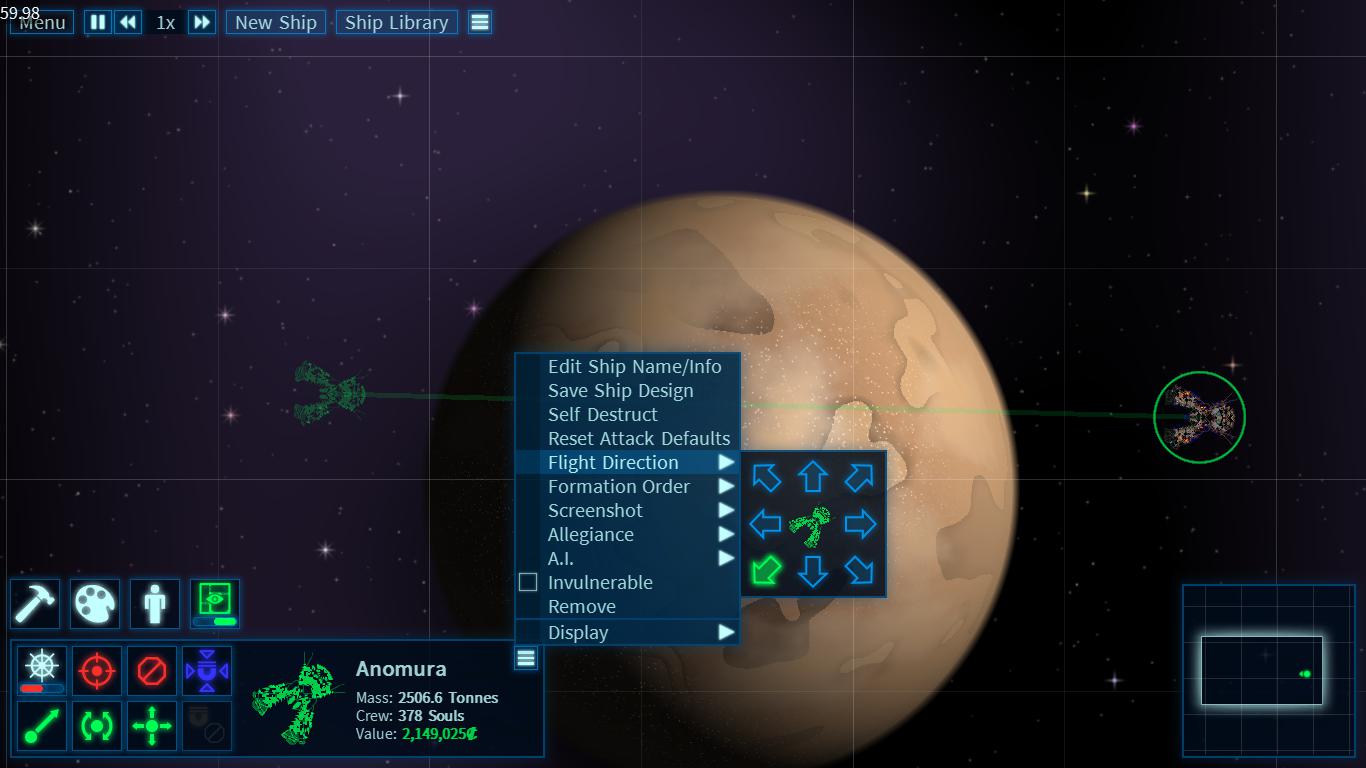Open the paint palette tool

tap(96, 604)
